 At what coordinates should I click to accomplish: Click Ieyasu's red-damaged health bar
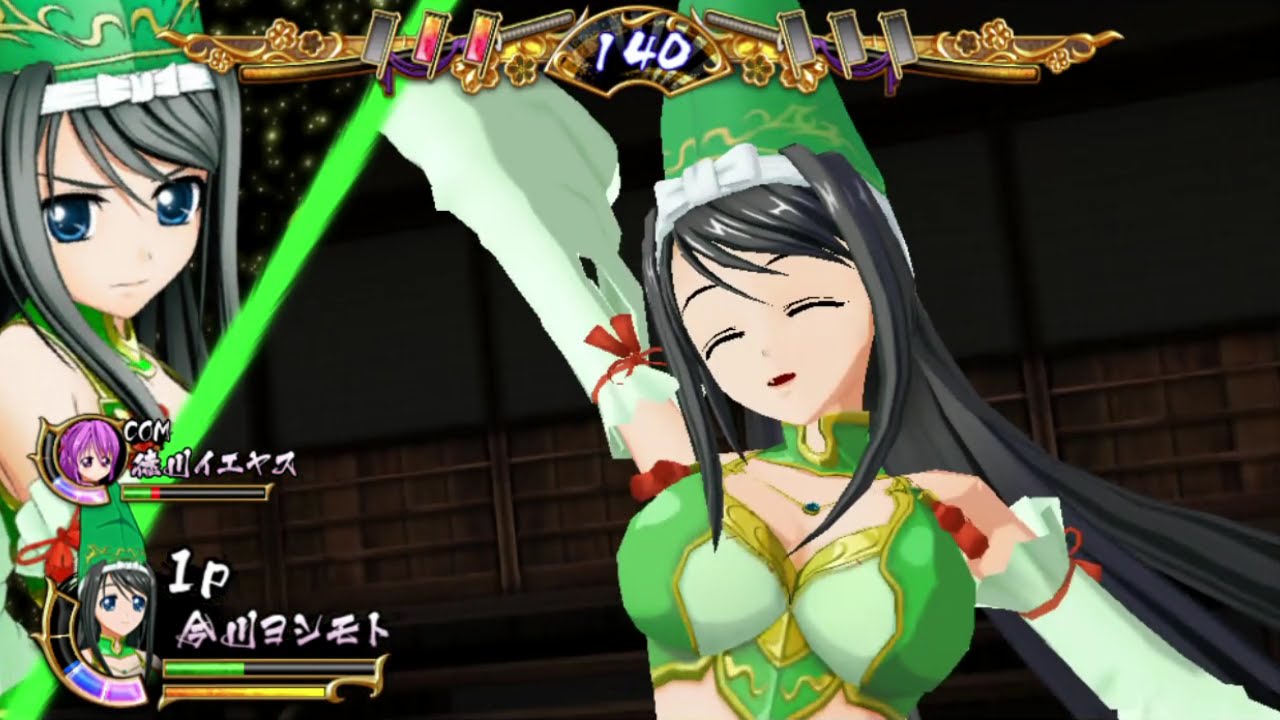158,492
